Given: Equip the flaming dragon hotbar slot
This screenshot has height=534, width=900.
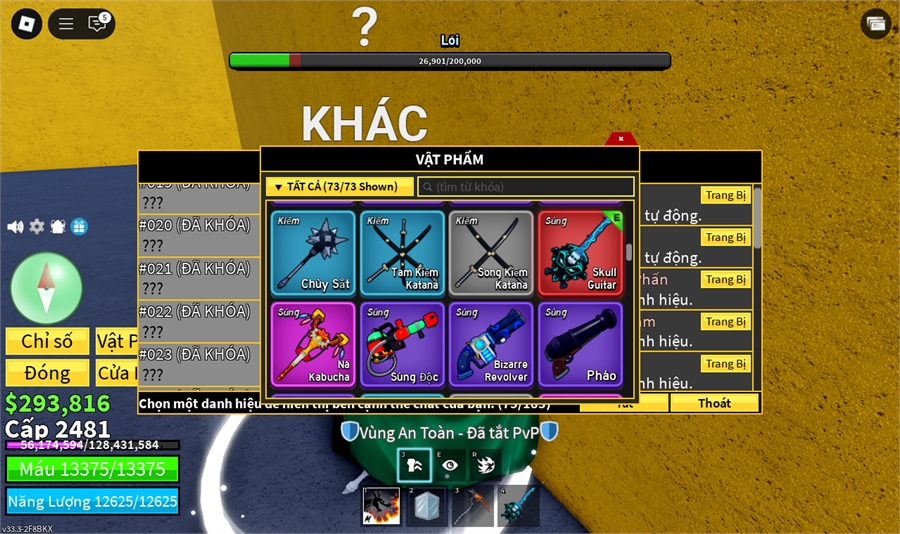Looking at the screenshot, I should (381, 506).
